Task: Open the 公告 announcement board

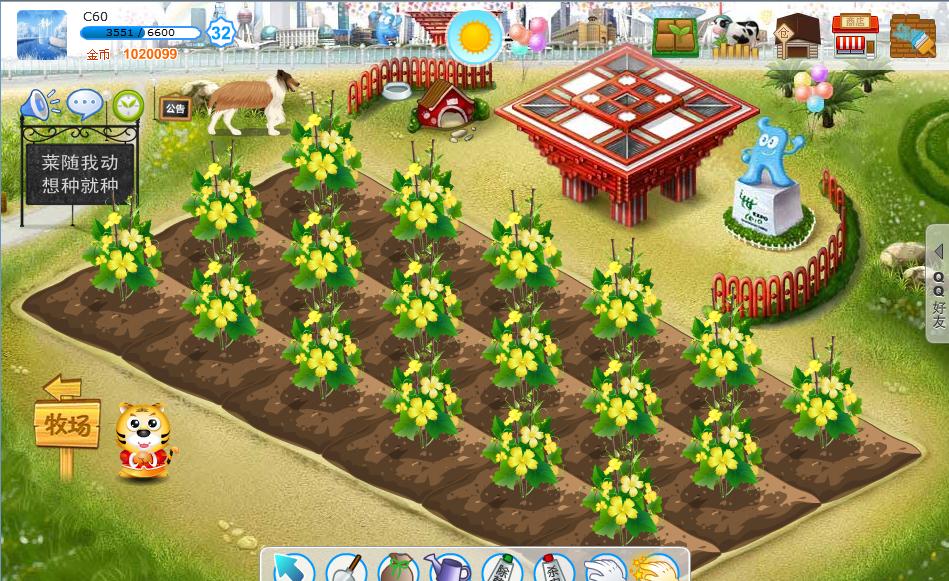Action: point(175,108)
